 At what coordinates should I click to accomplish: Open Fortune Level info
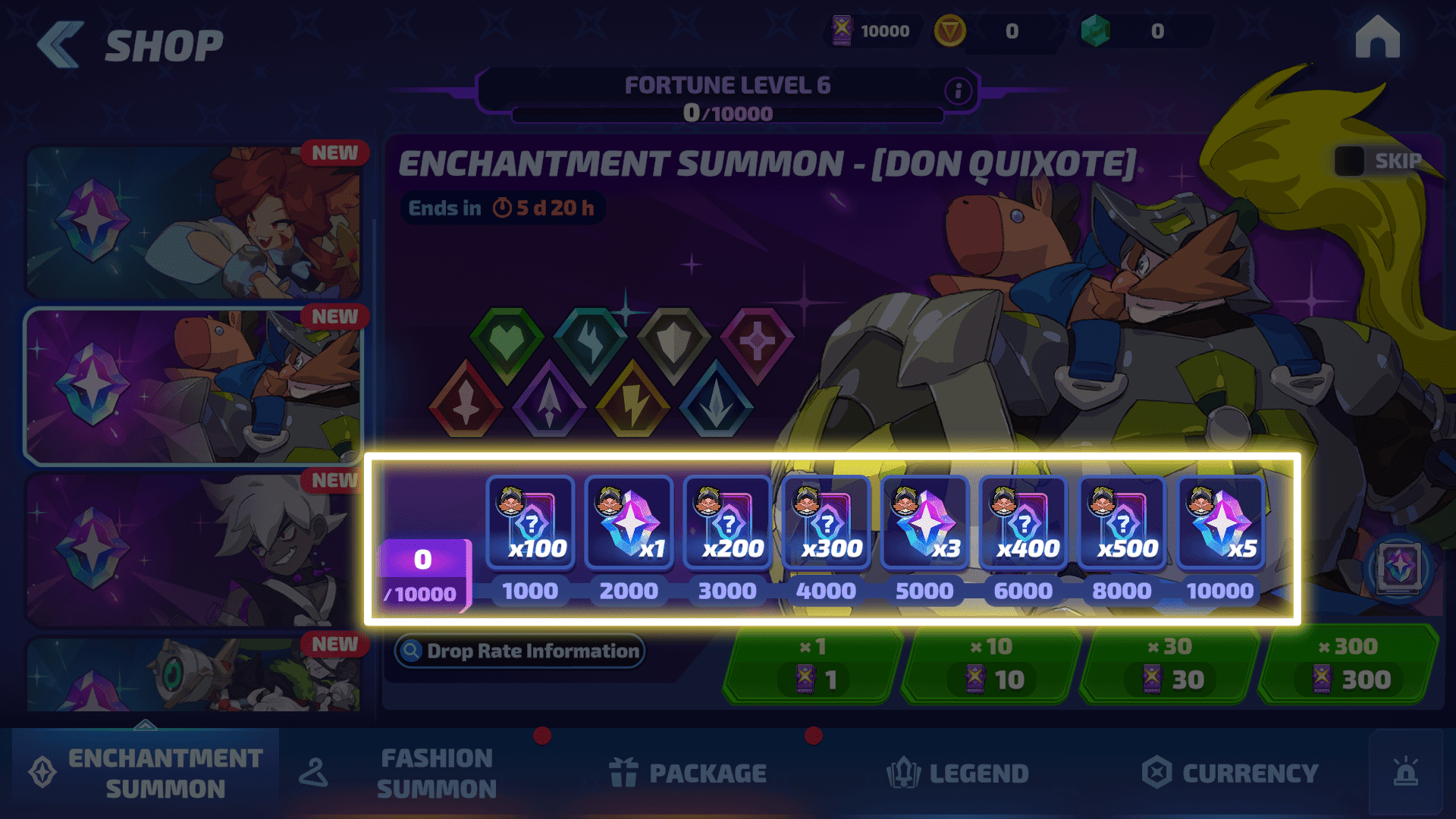click(958, 91)
